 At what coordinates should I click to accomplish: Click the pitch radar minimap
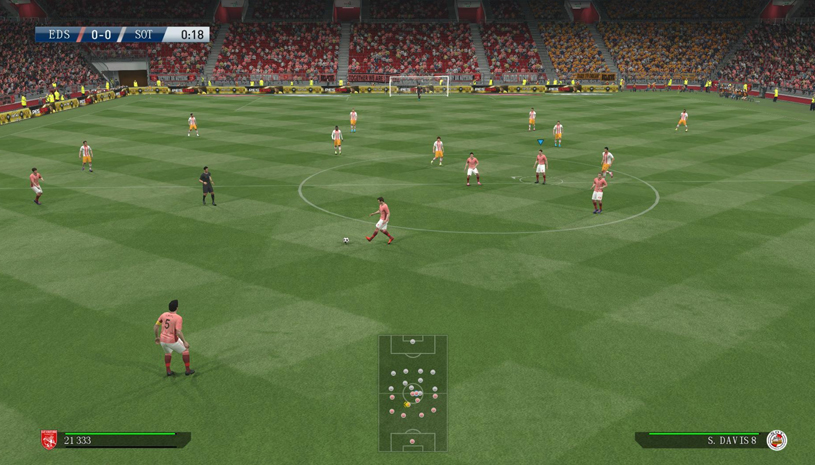coord(412,393)
